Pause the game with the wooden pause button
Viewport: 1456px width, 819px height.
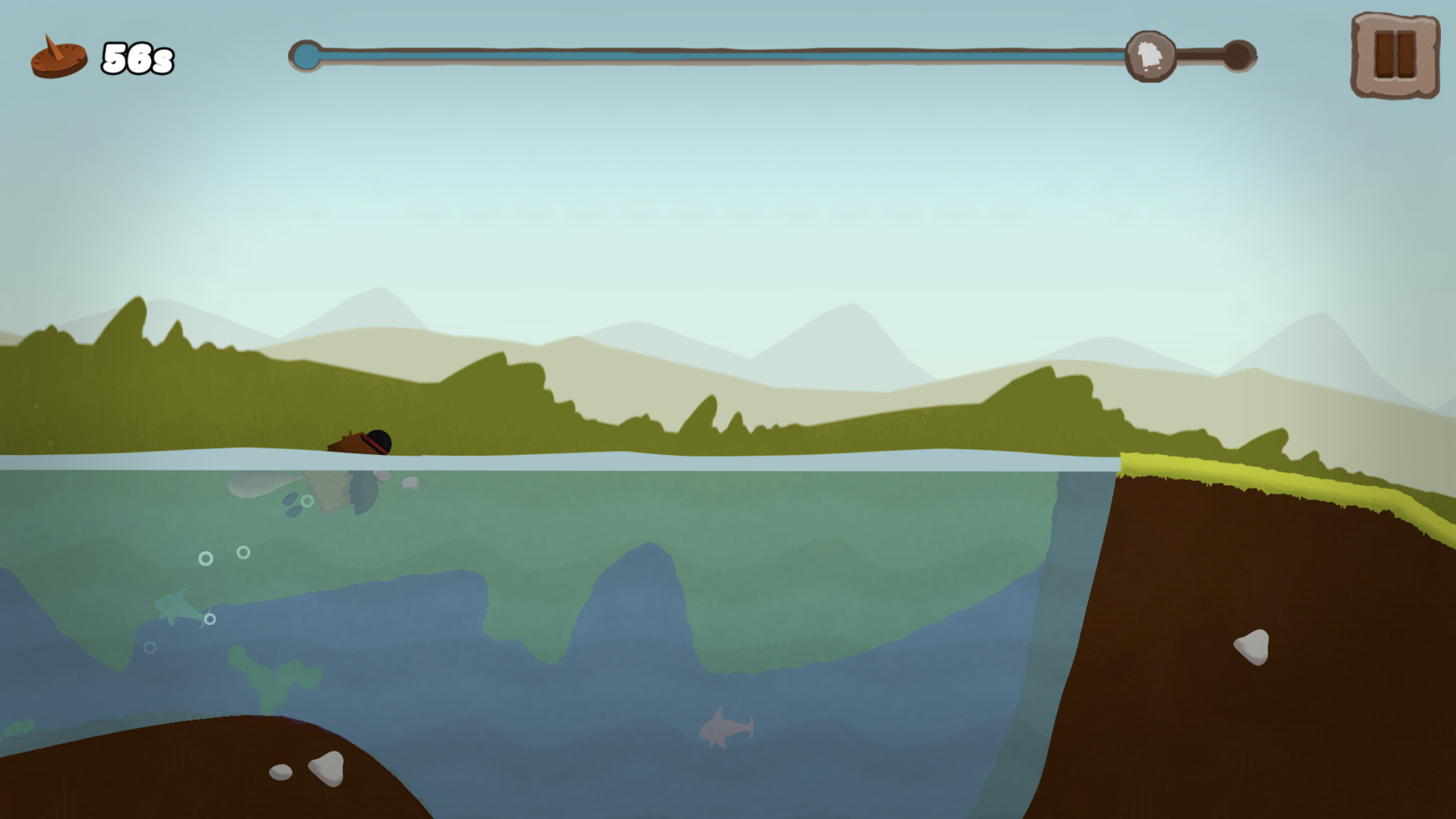(1395, 55)
